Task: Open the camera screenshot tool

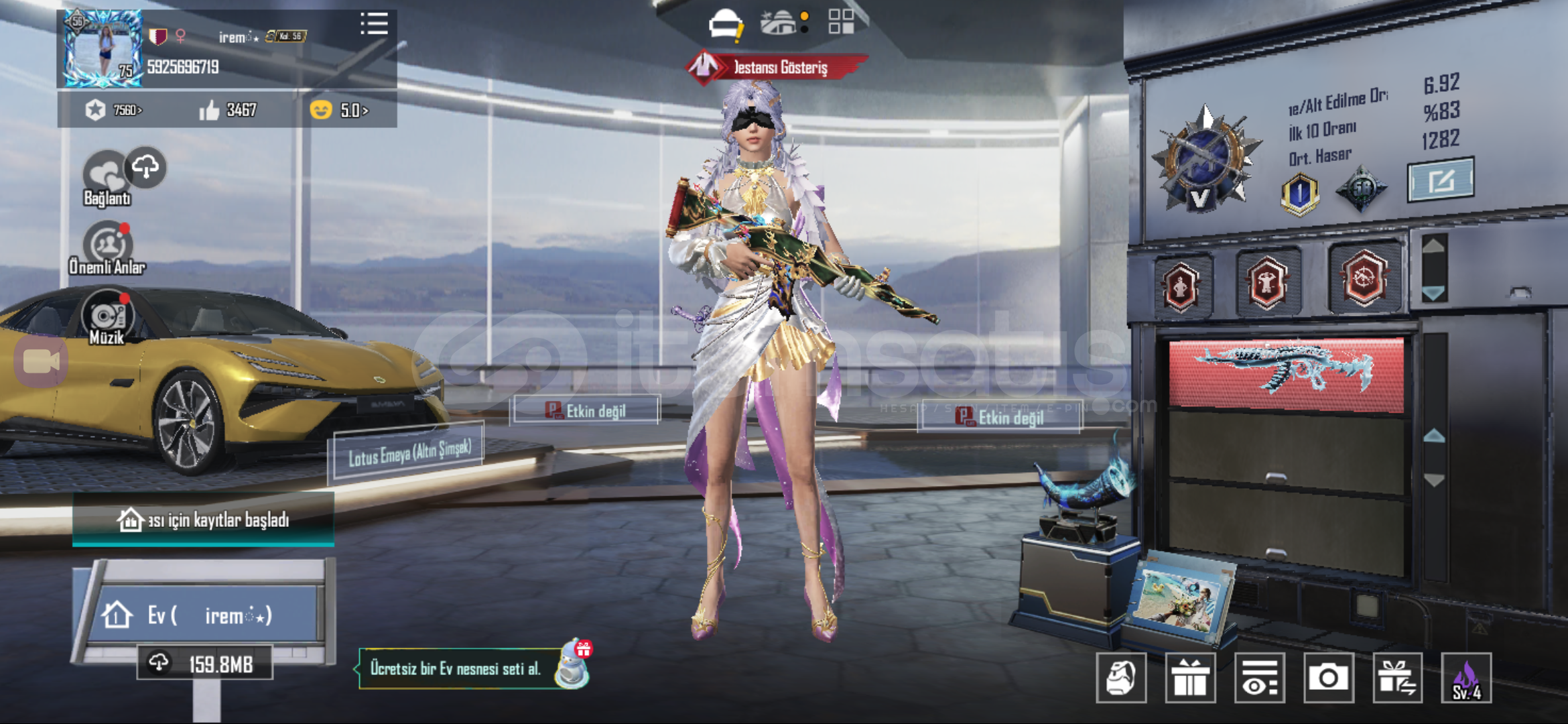Action: (x=1328, y=678)
